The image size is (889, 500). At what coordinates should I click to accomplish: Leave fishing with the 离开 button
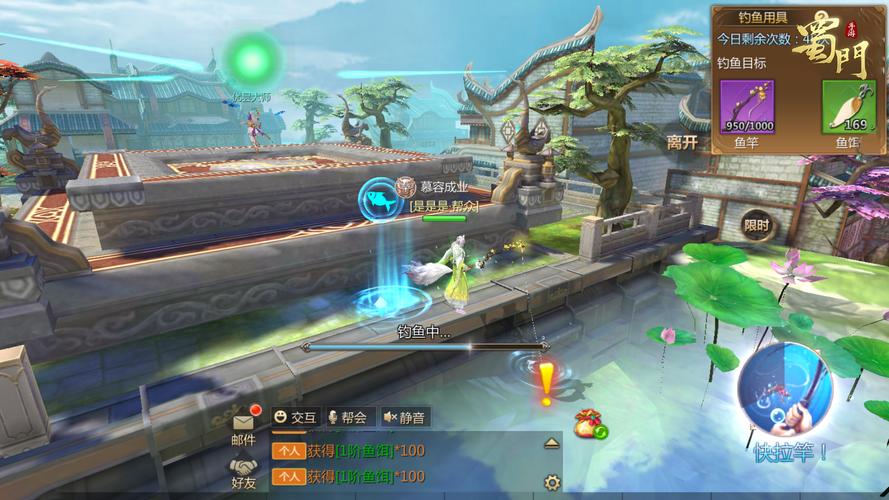[x=682, y=142]
